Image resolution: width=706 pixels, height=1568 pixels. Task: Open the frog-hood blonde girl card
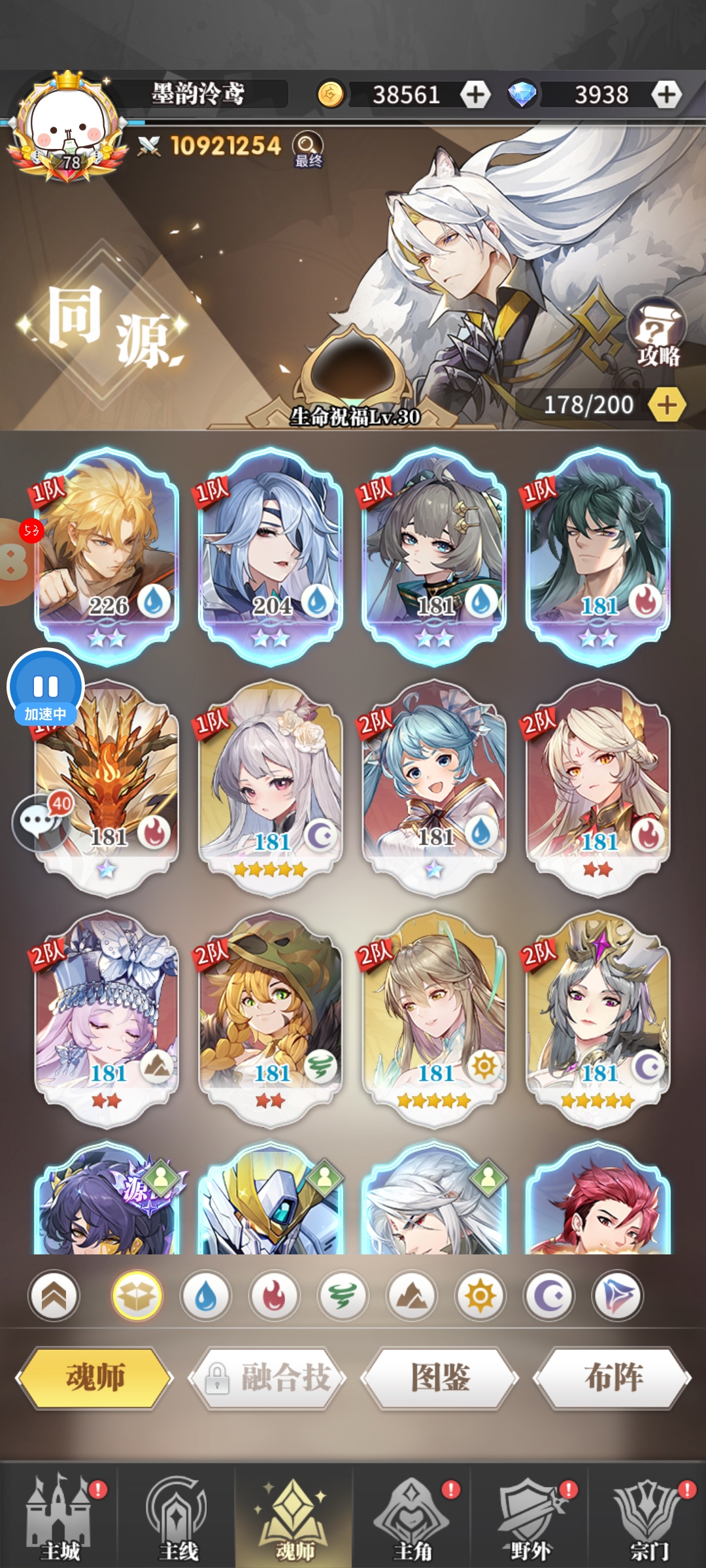(x=270, y=1016)
